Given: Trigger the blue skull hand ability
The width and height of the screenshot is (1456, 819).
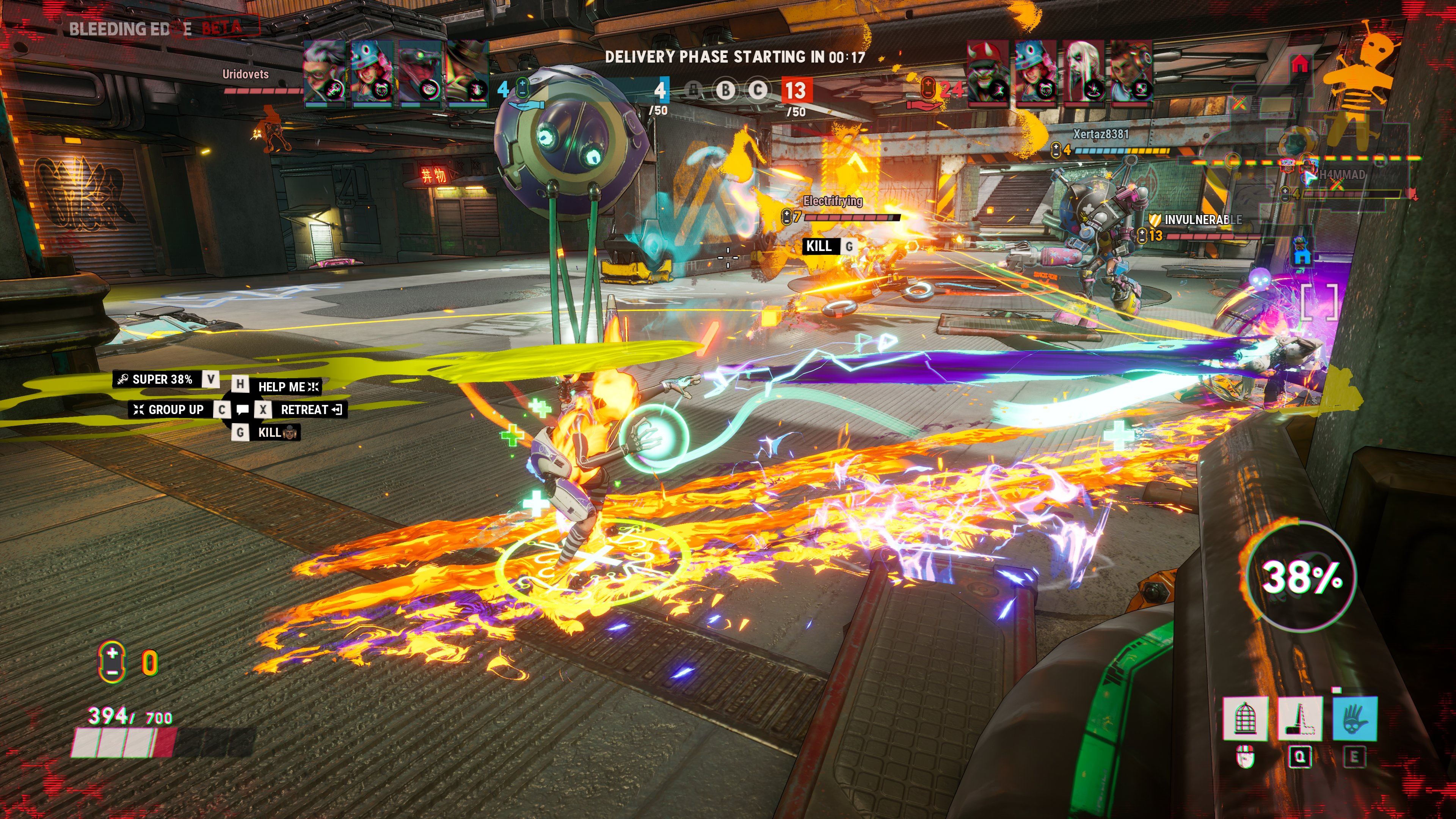Looking at the screenshot, I should 1355,718.
